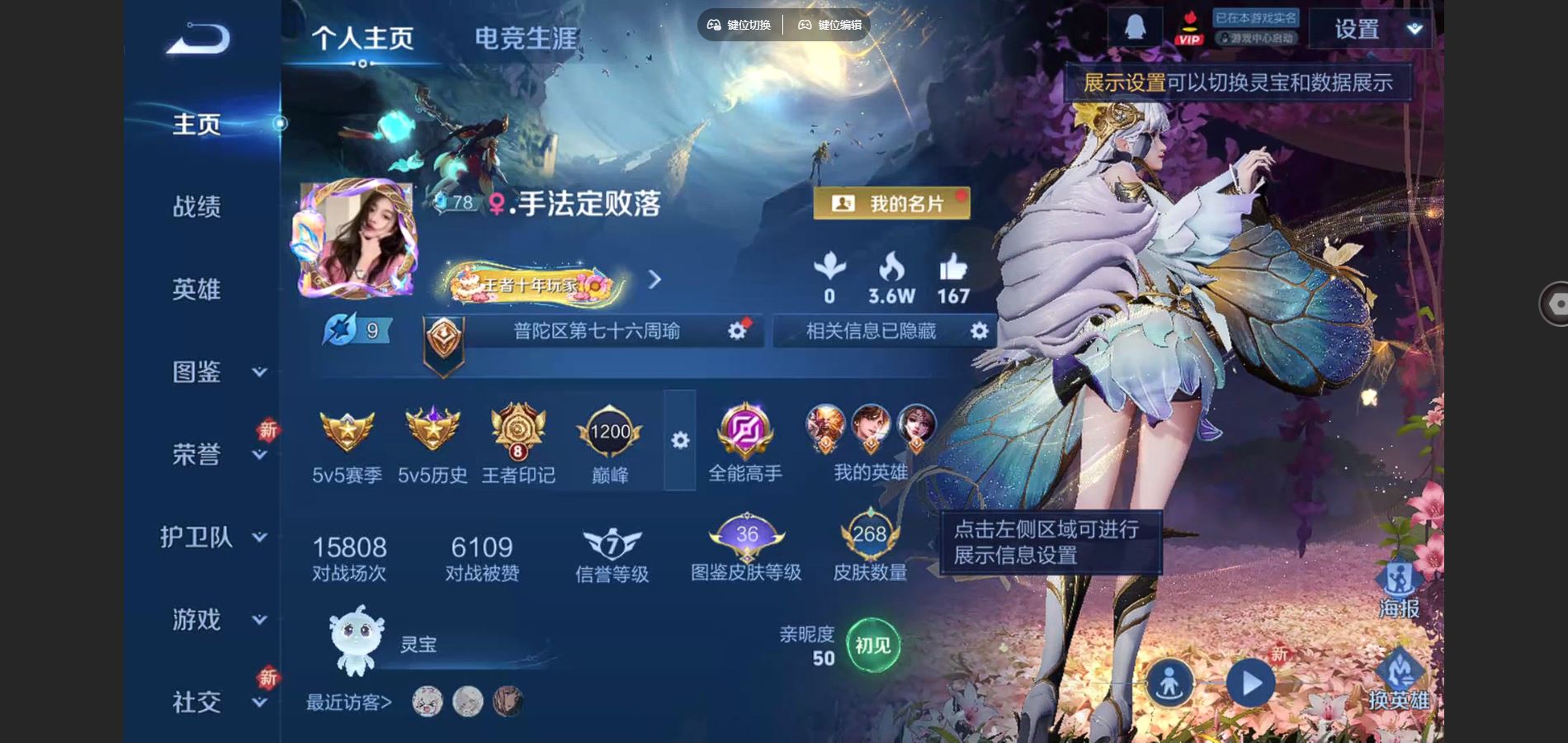The image size is (1568, 743).
Task: Select 战绩 in the left sidebar
Action: click(196, 207)
